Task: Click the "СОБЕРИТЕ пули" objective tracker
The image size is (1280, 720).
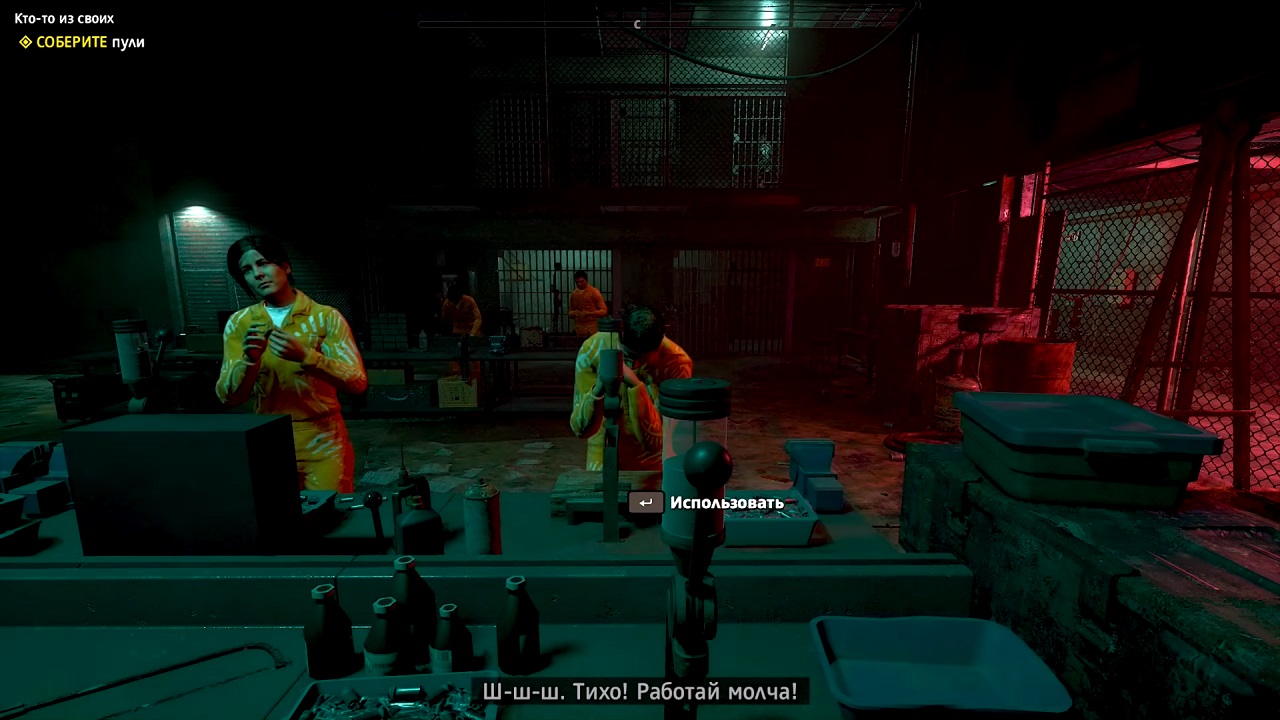Action: (82, 42)
